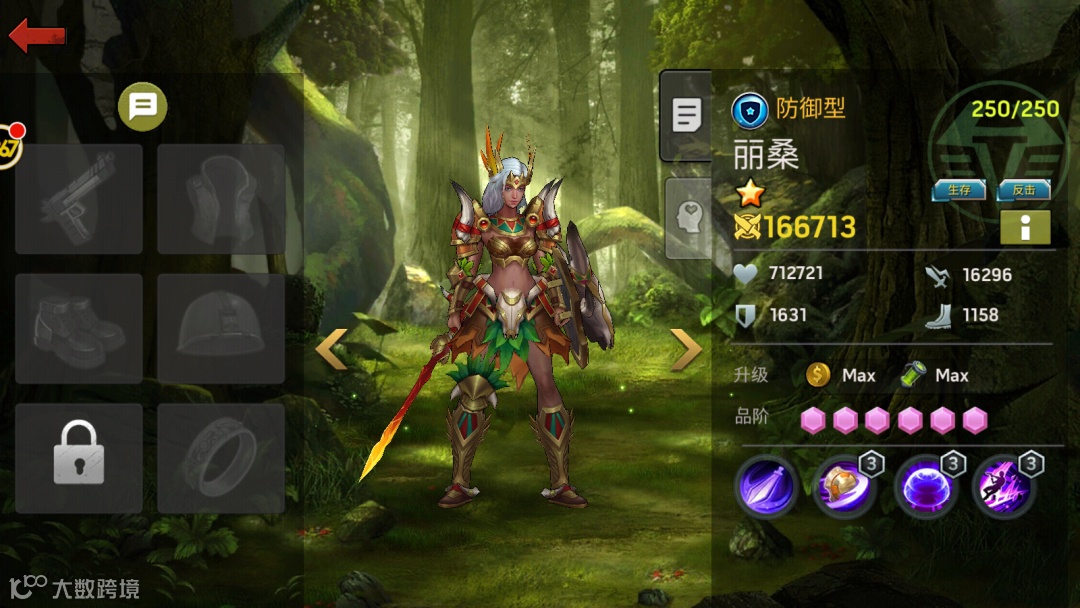Select the running figure skill icon
Viewport: 1080px width, 608px height.
point(1004,488)
